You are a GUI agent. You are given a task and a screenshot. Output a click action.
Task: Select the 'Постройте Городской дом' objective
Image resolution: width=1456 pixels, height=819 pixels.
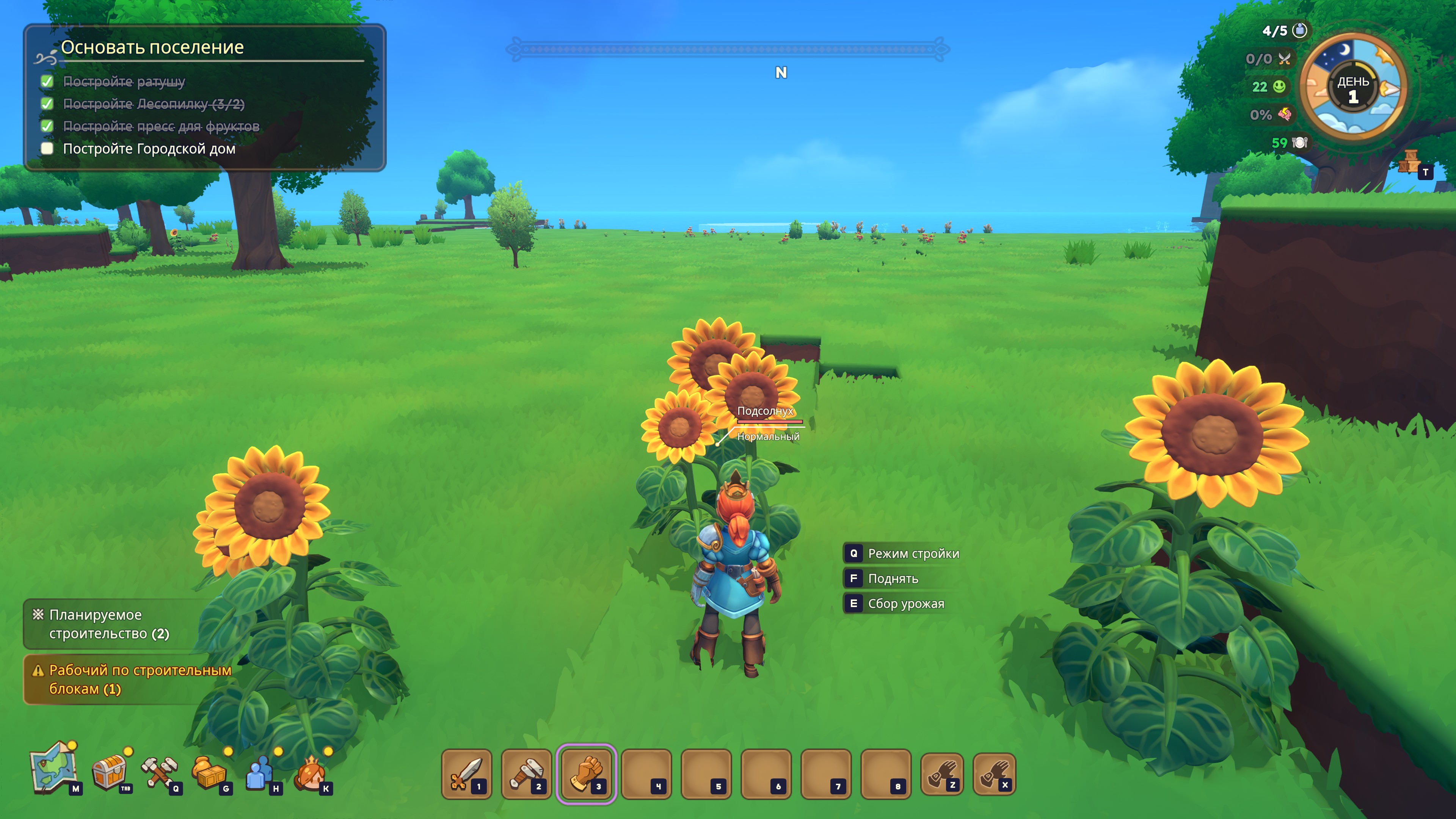tap(149, 149)
